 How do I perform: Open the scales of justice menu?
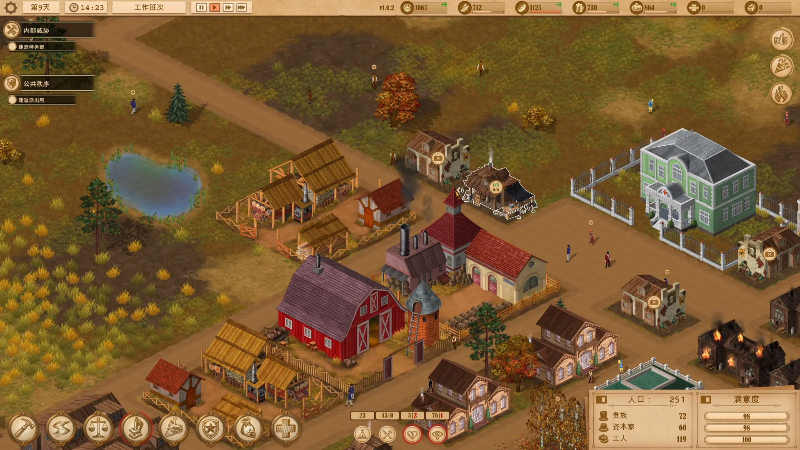98,428
